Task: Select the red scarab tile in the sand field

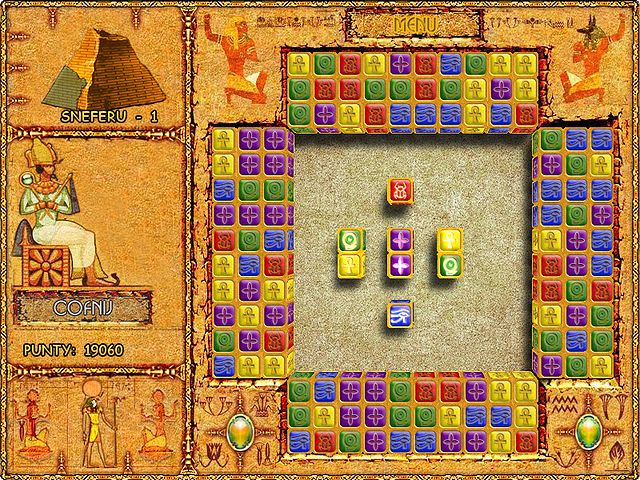Action: point(400,190)
